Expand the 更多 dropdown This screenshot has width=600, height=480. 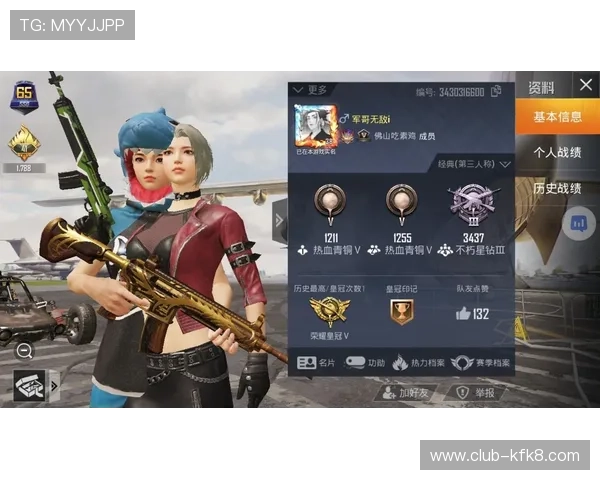[311, 90]
